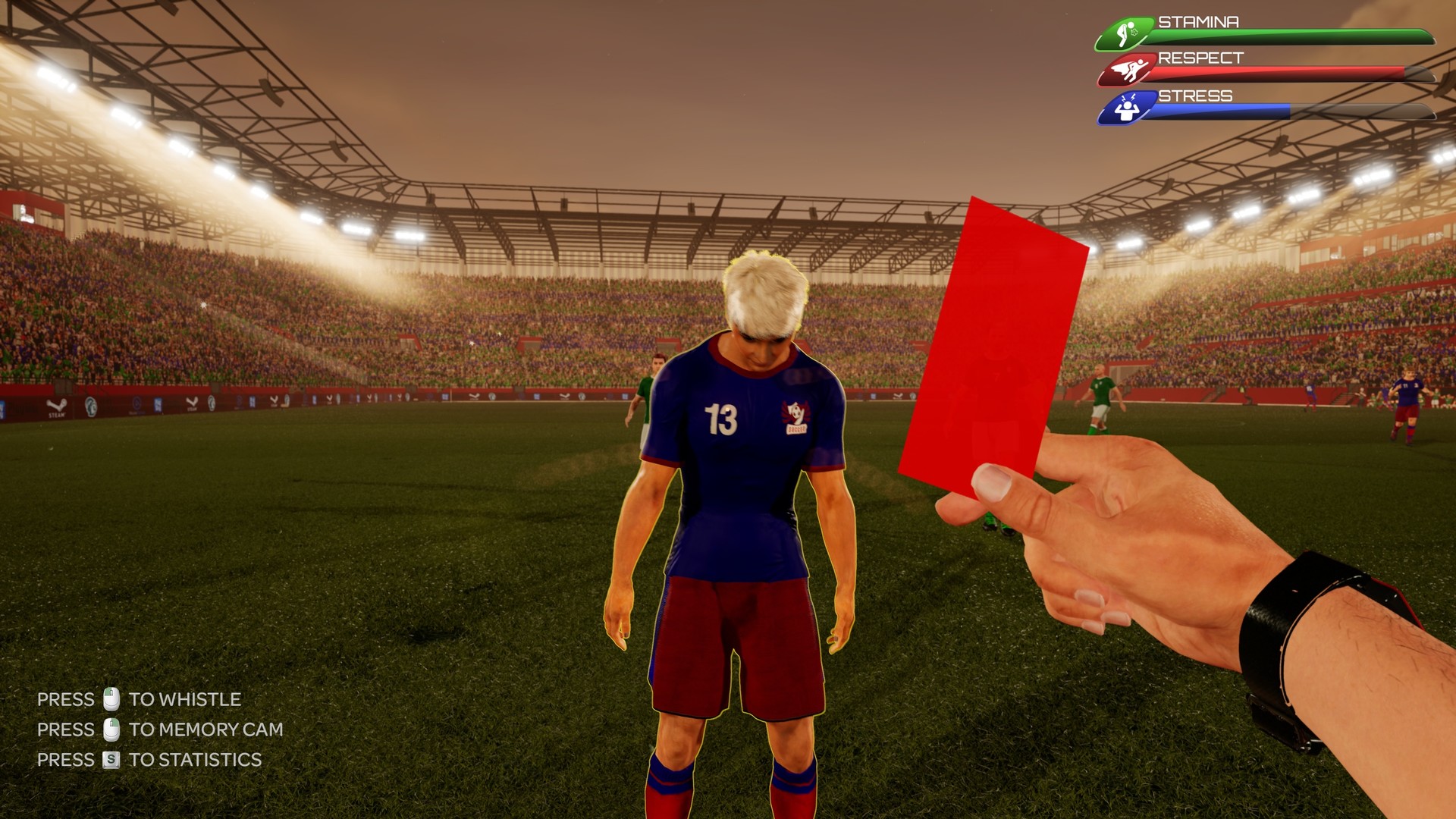Click the partially filled blue Stress bar

pyautogui.click(x=1221, y=112)
